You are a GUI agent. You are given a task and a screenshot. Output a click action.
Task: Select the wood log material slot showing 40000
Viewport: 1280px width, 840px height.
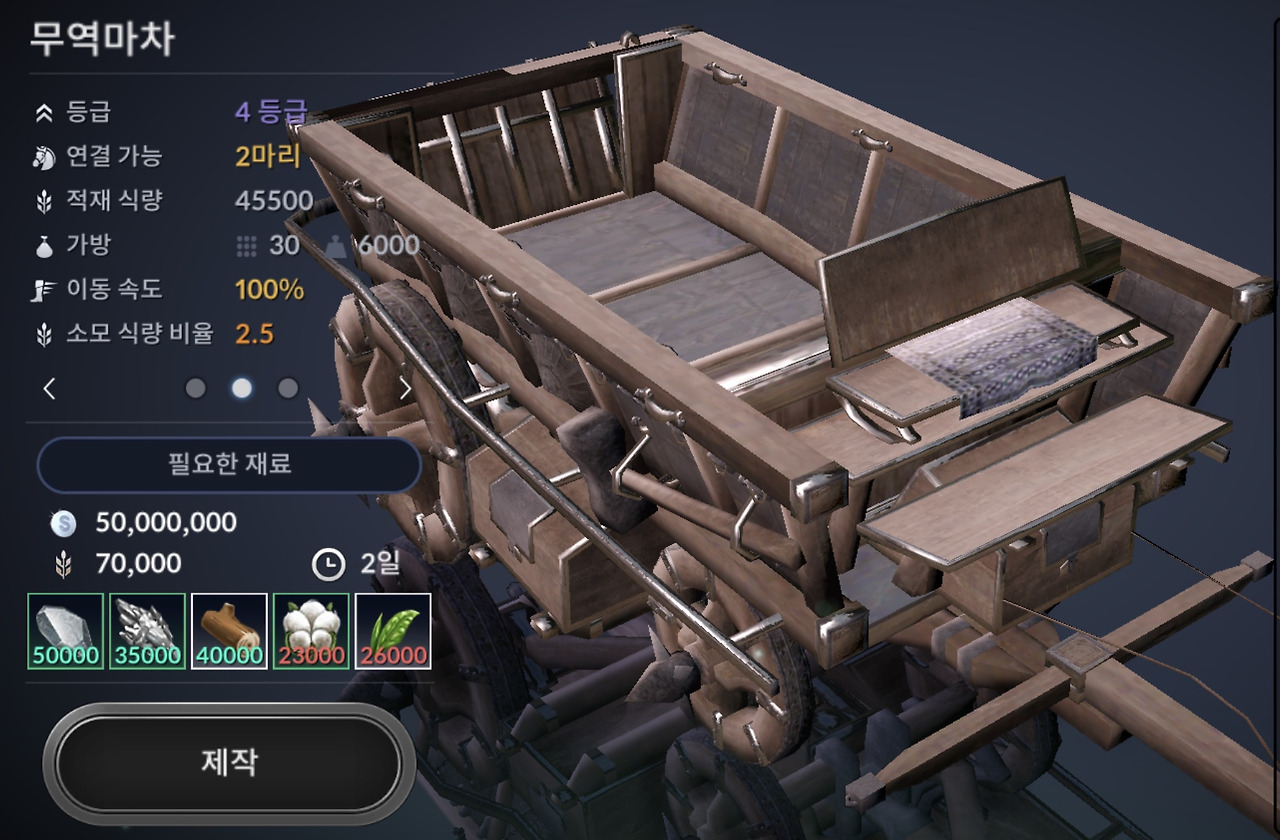[x=229, y=631]
